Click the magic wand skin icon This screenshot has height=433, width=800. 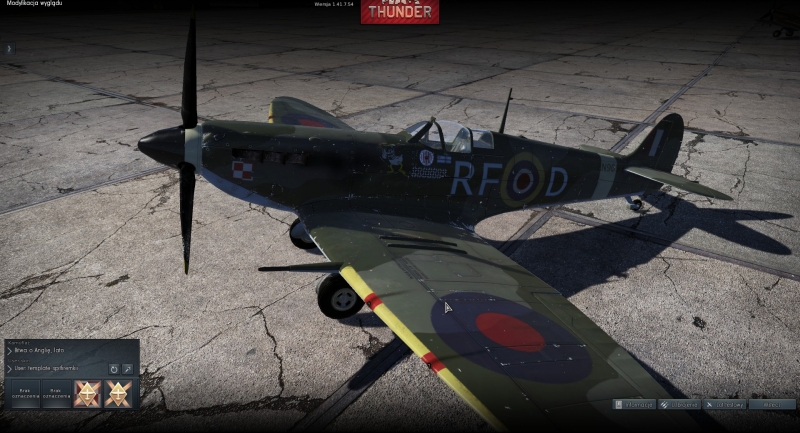128,368
